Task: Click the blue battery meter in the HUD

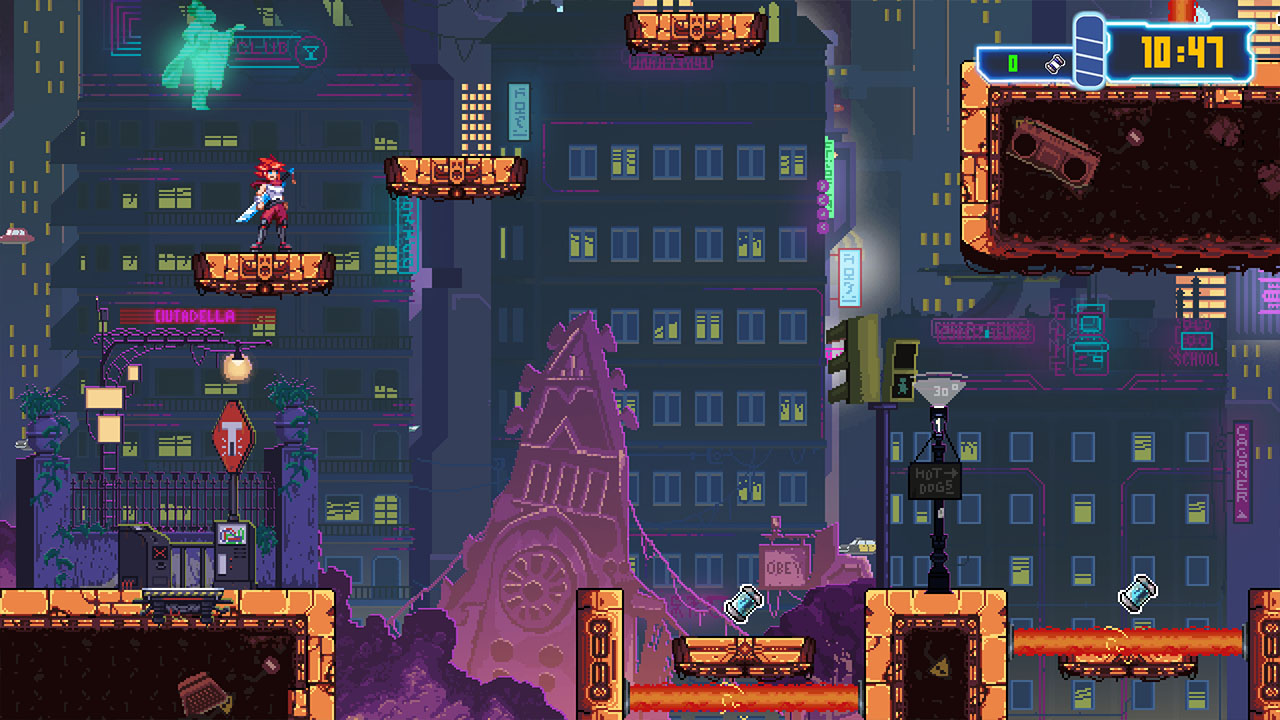Action: 1089,49
